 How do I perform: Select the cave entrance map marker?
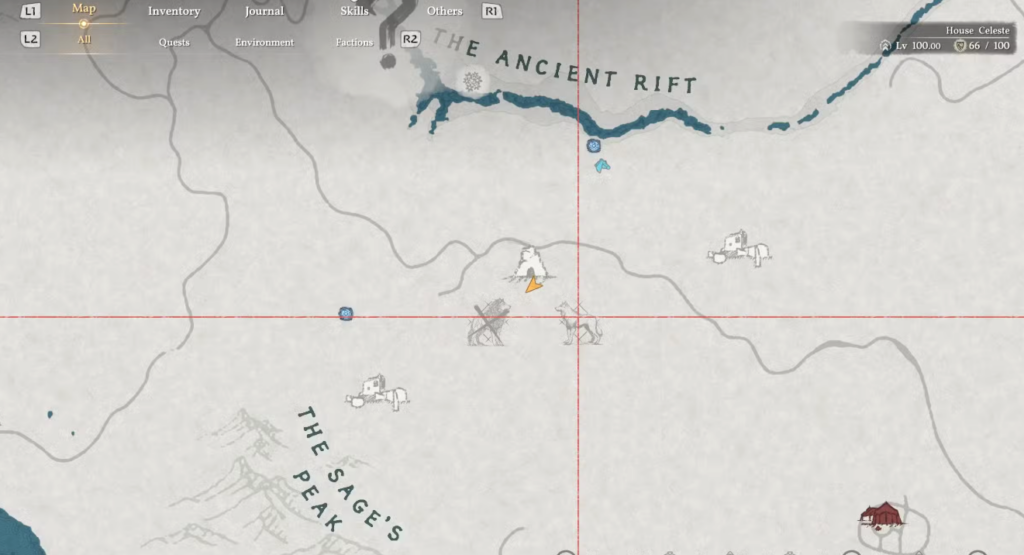[x=529, y=263]
